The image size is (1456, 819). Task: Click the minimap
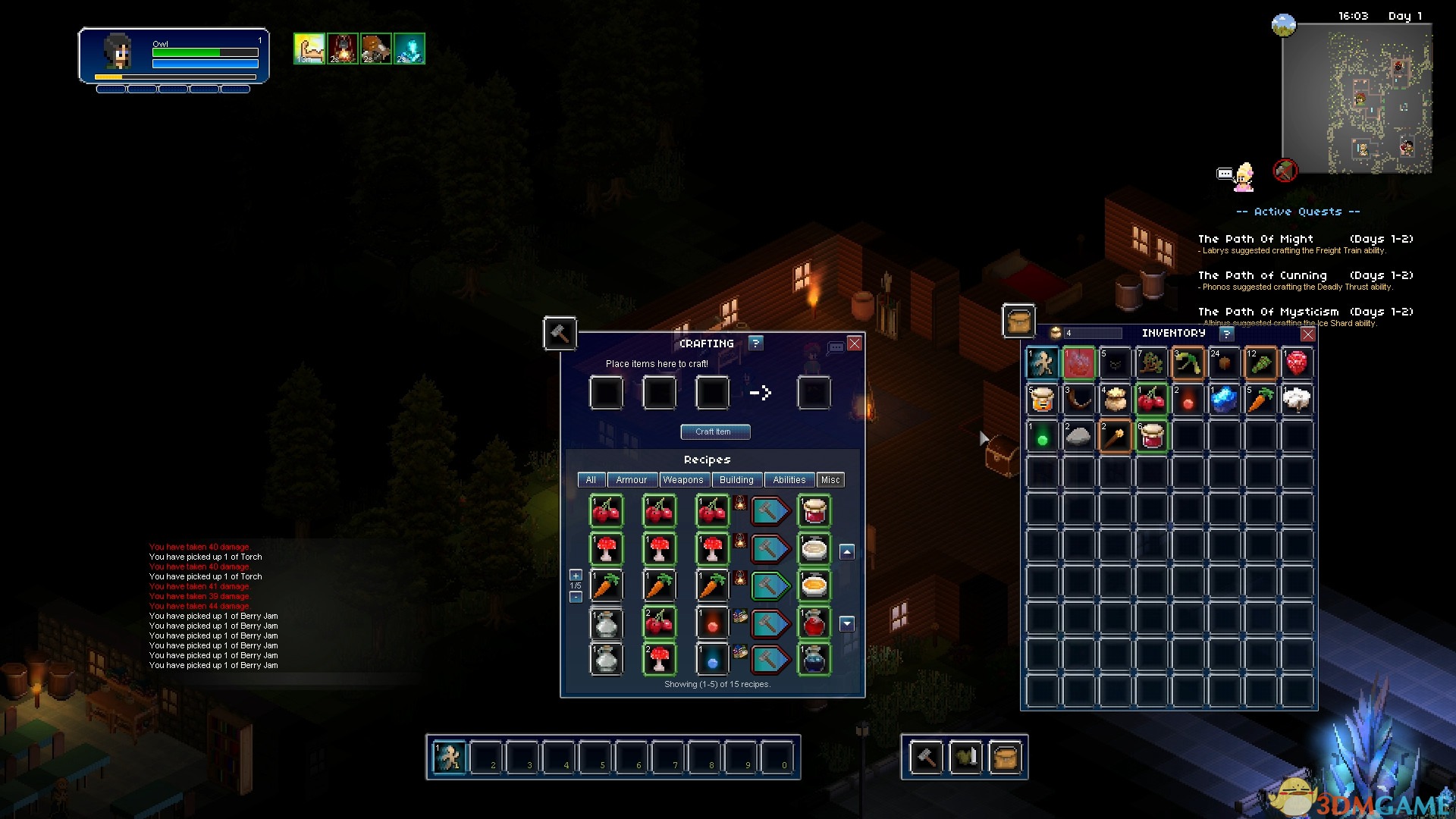[x=1356, y=99]
